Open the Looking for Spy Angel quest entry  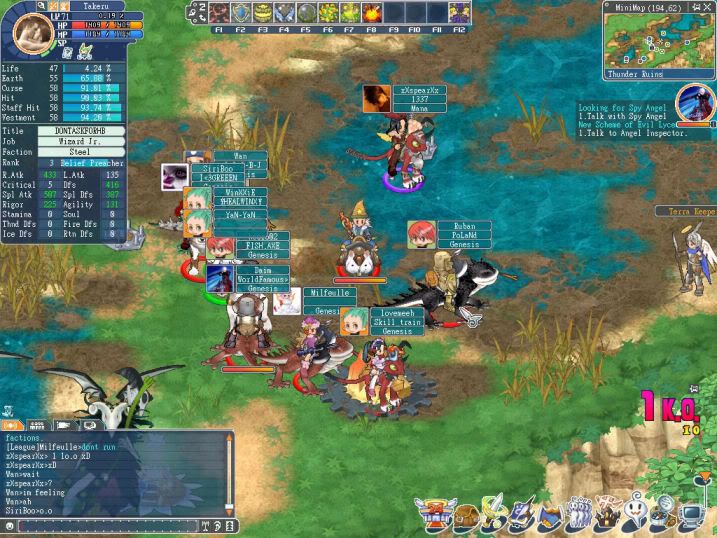620,107
